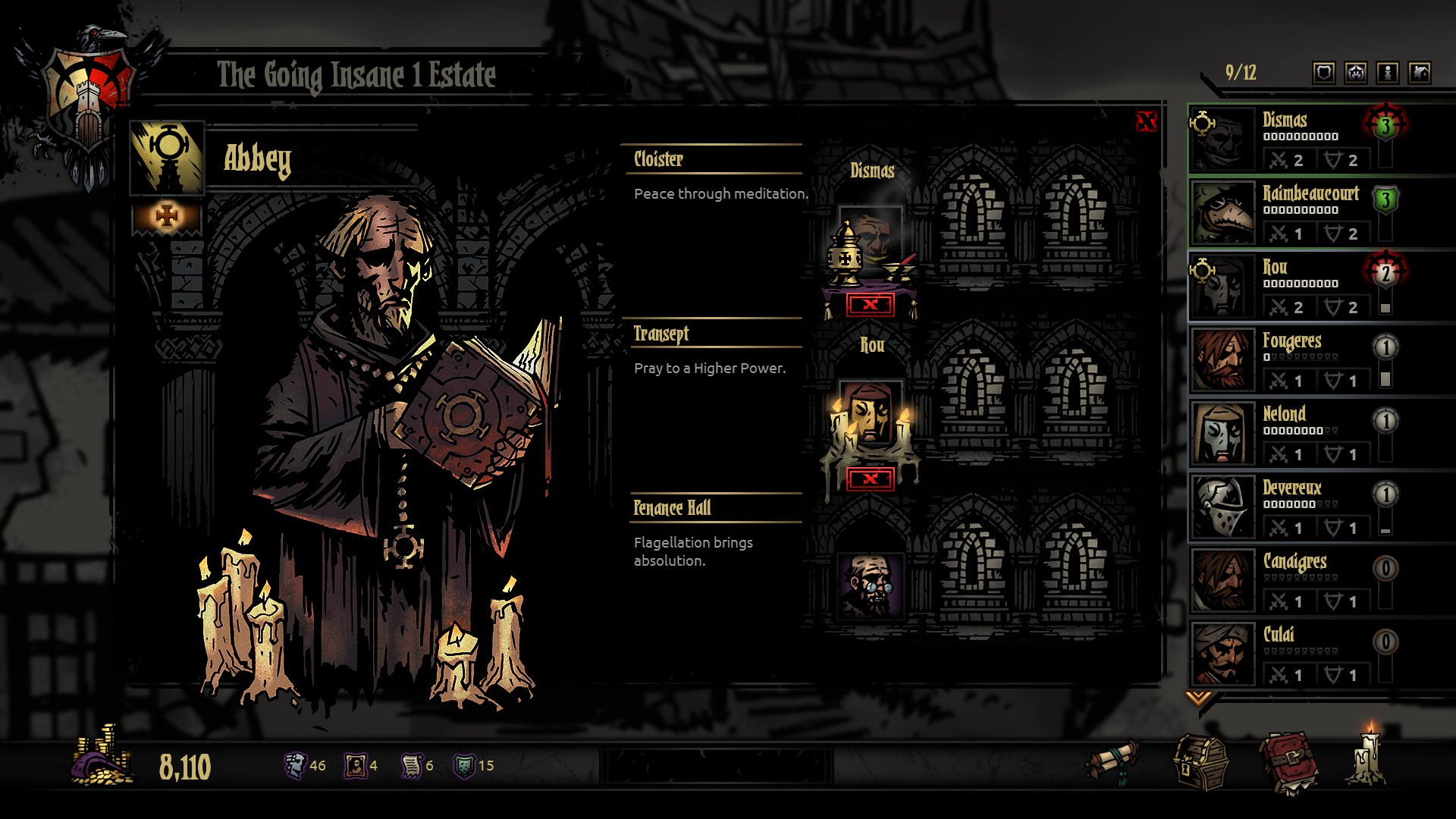The width and height of the screenshot is (1456, 819).
Task: Open the rolled scroll map icon
Action: [1113, 763]
